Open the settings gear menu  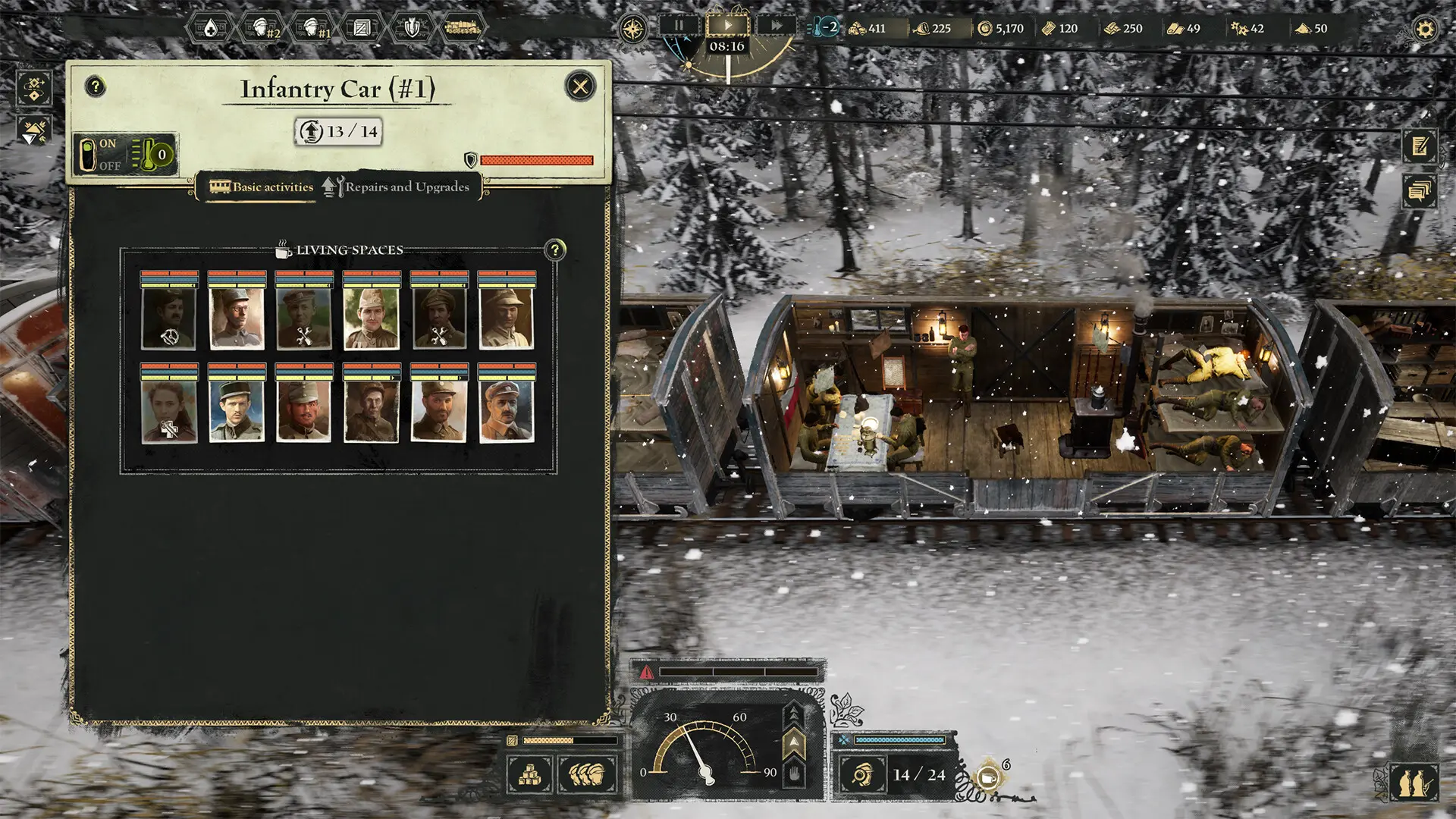(x=1425, y=29)
